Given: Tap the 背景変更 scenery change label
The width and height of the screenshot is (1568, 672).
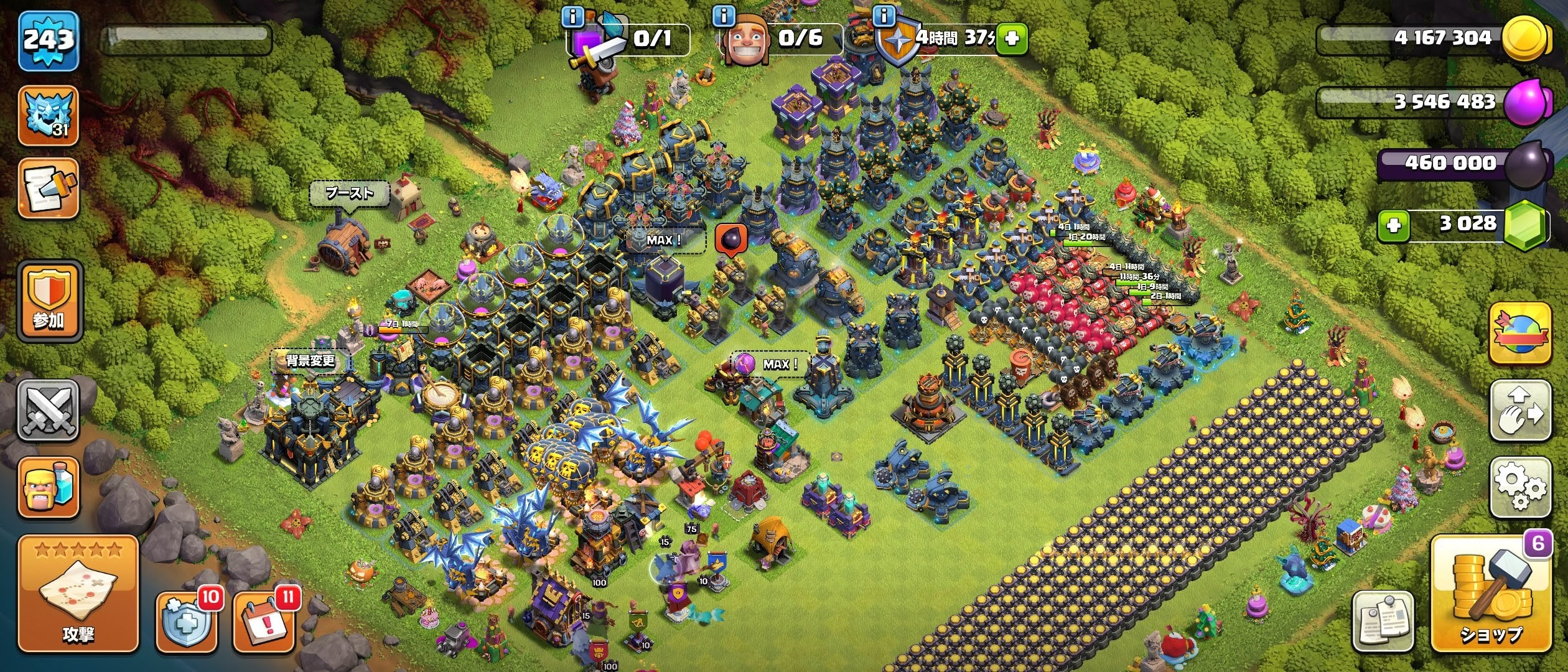Looking at the screenshot, I should click(310, 361).
